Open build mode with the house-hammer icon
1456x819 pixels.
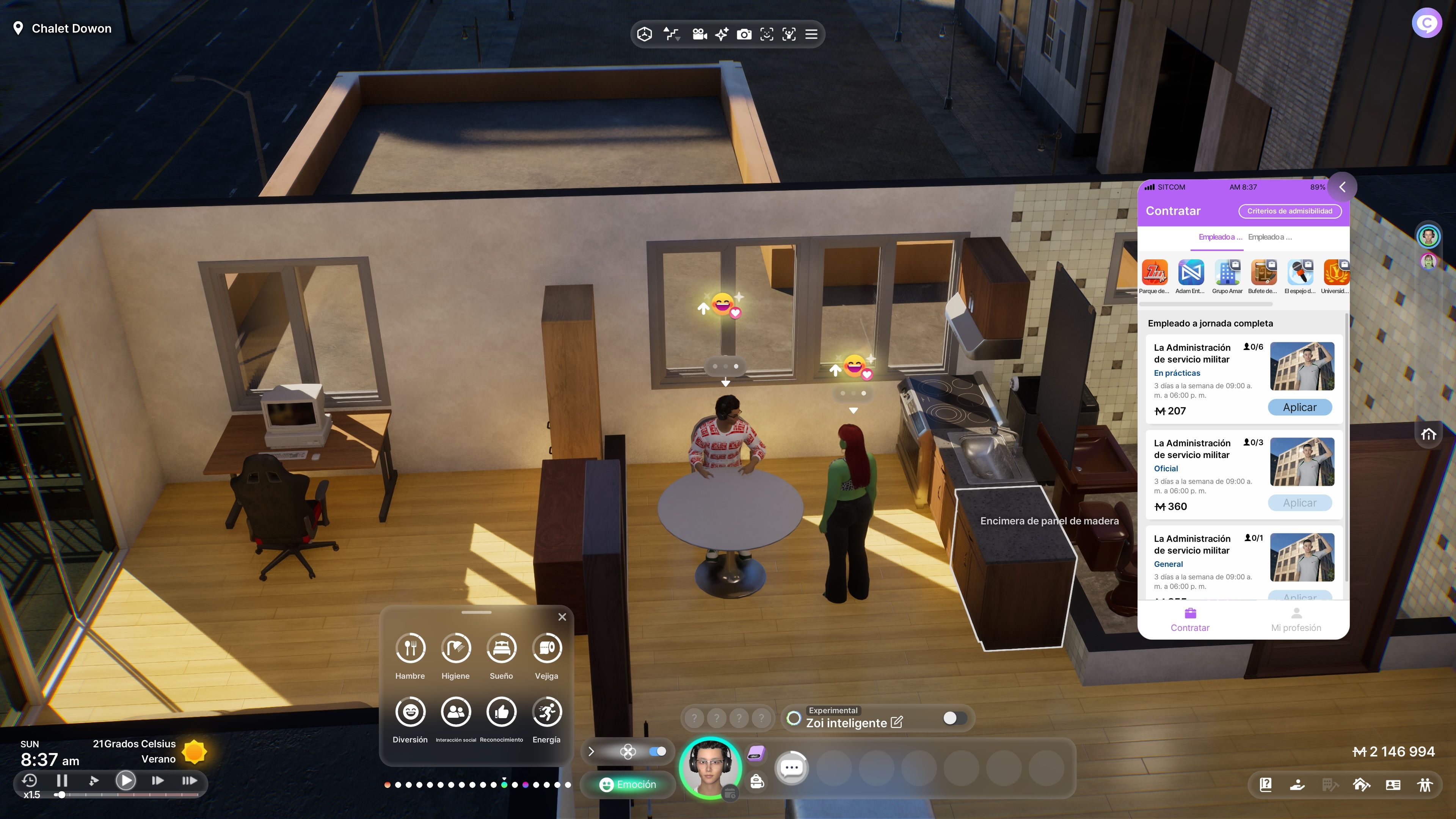(x=1361, y=784)
